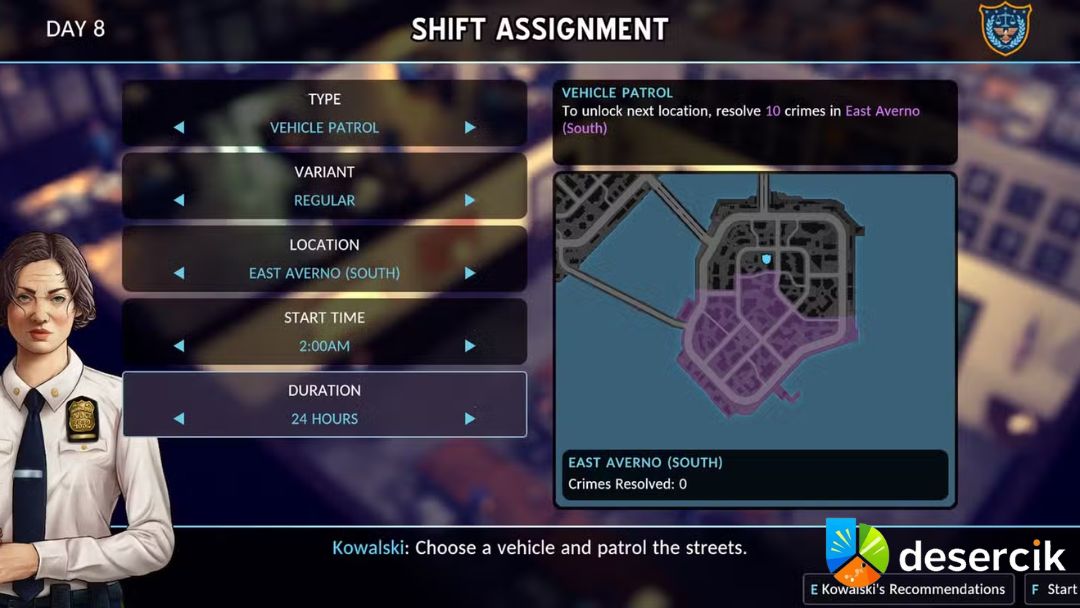Viewport: 1080px width, 608px height.
Task: Select next Location with right arrow
Action: [470, 273]
